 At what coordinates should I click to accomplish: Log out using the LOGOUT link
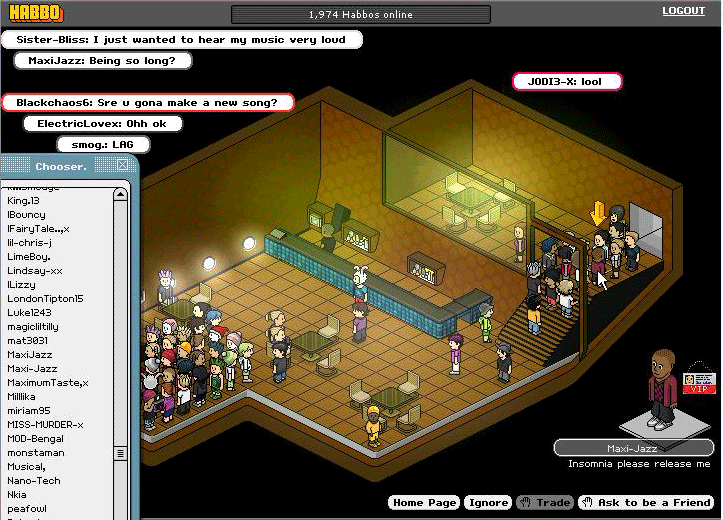(683, 11)
